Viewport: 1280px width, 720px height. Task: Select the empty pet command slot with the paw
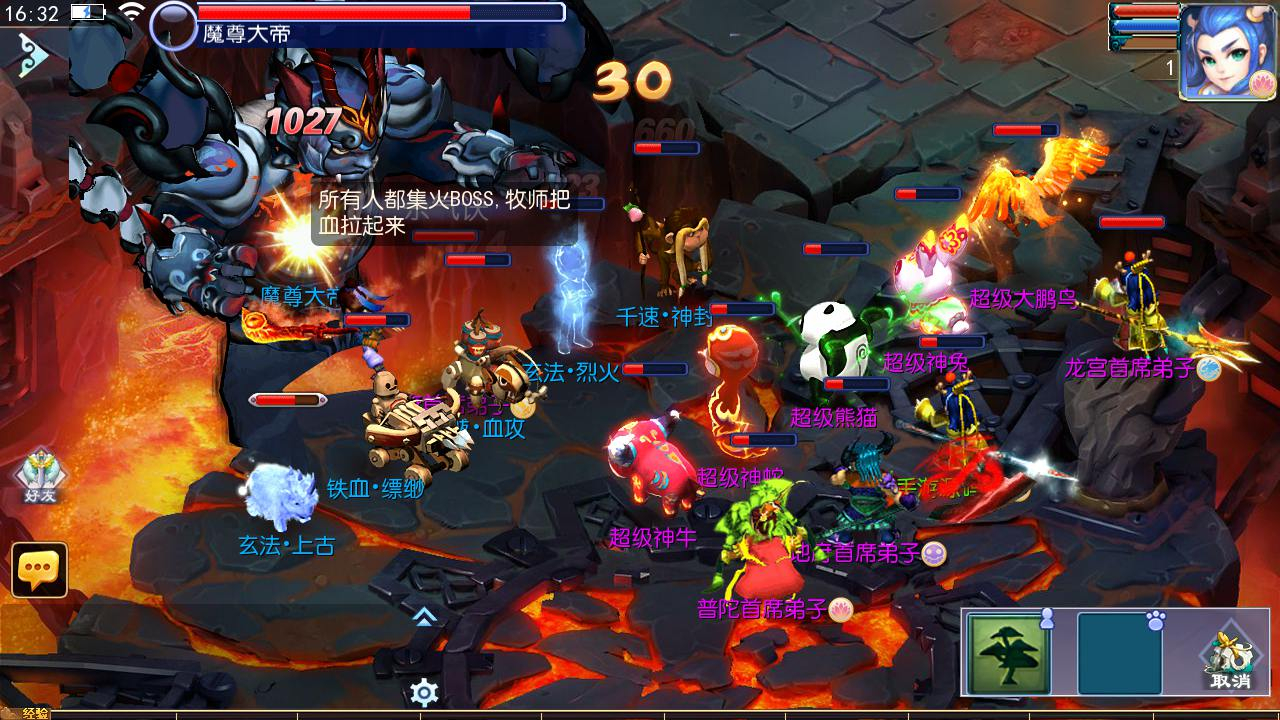point(1119,652)
